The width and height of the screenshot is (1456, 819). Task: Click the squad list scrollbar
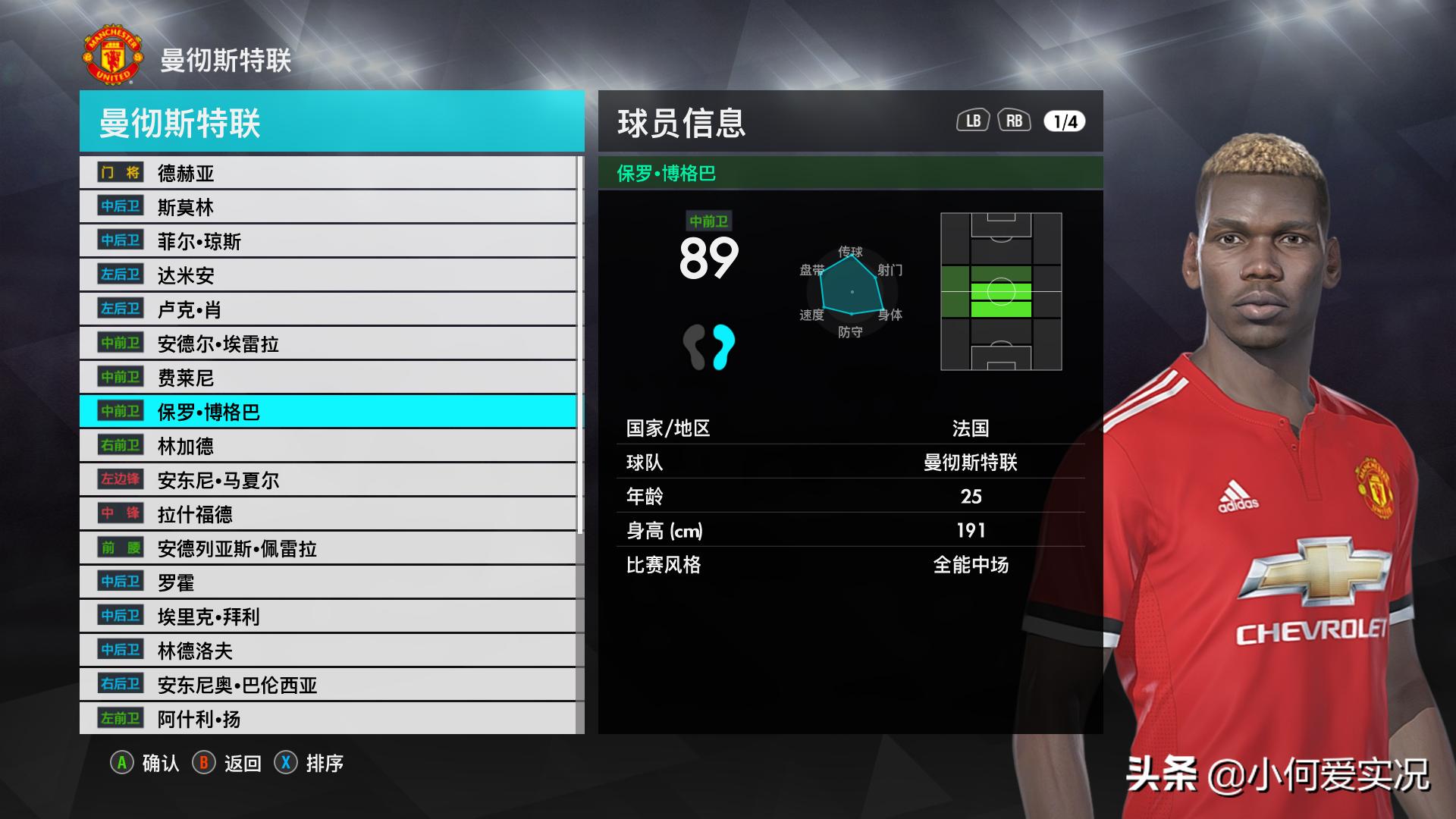580,345
